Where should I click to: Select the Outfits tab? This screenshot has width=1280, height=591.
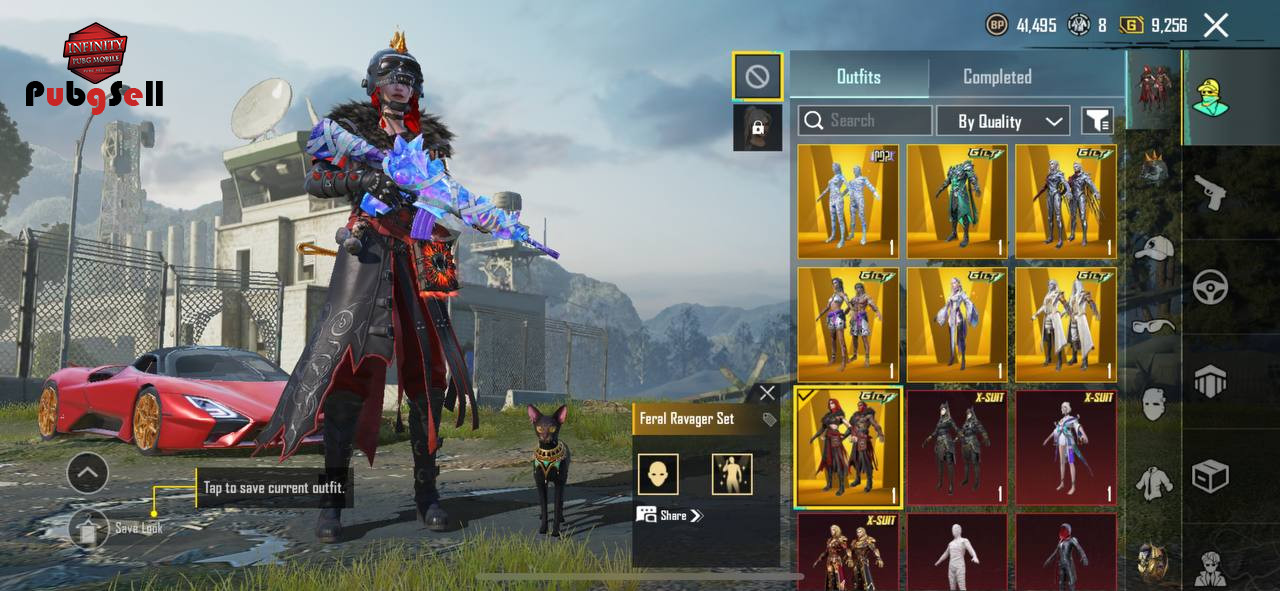(x=858, y=77)
